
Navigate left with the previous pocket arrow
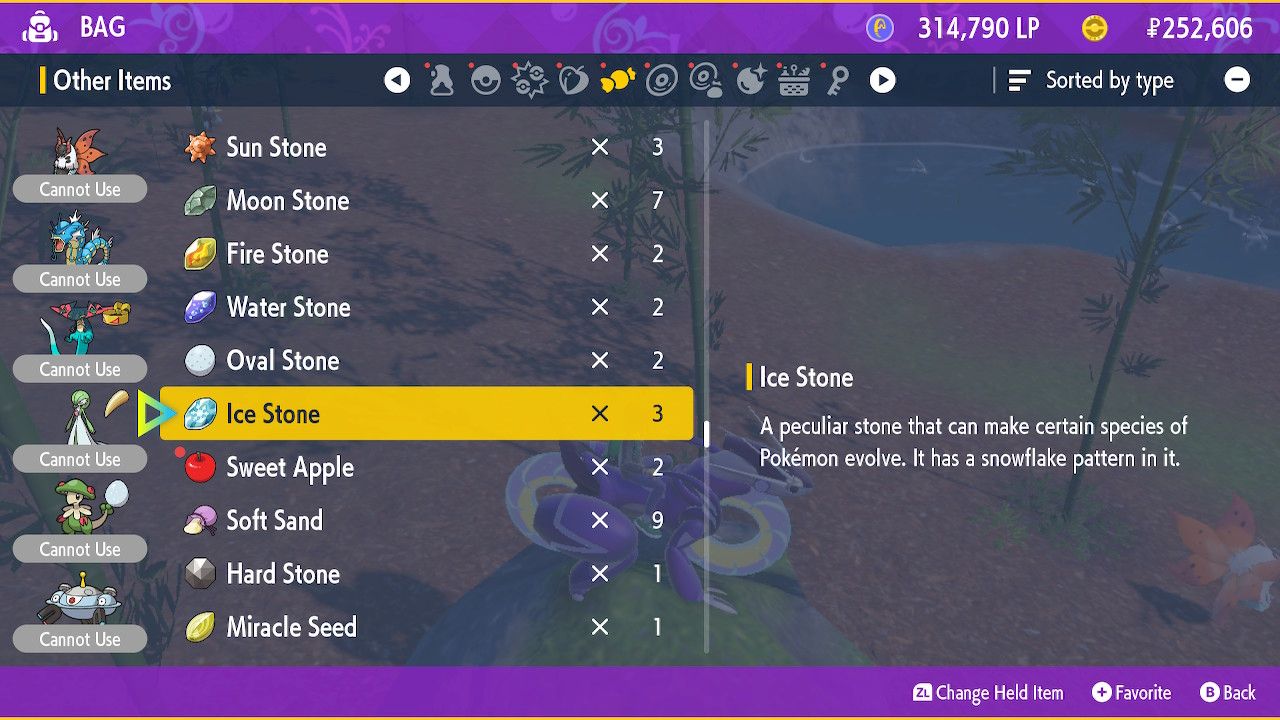pyautogui.click(x=397, y=80)
